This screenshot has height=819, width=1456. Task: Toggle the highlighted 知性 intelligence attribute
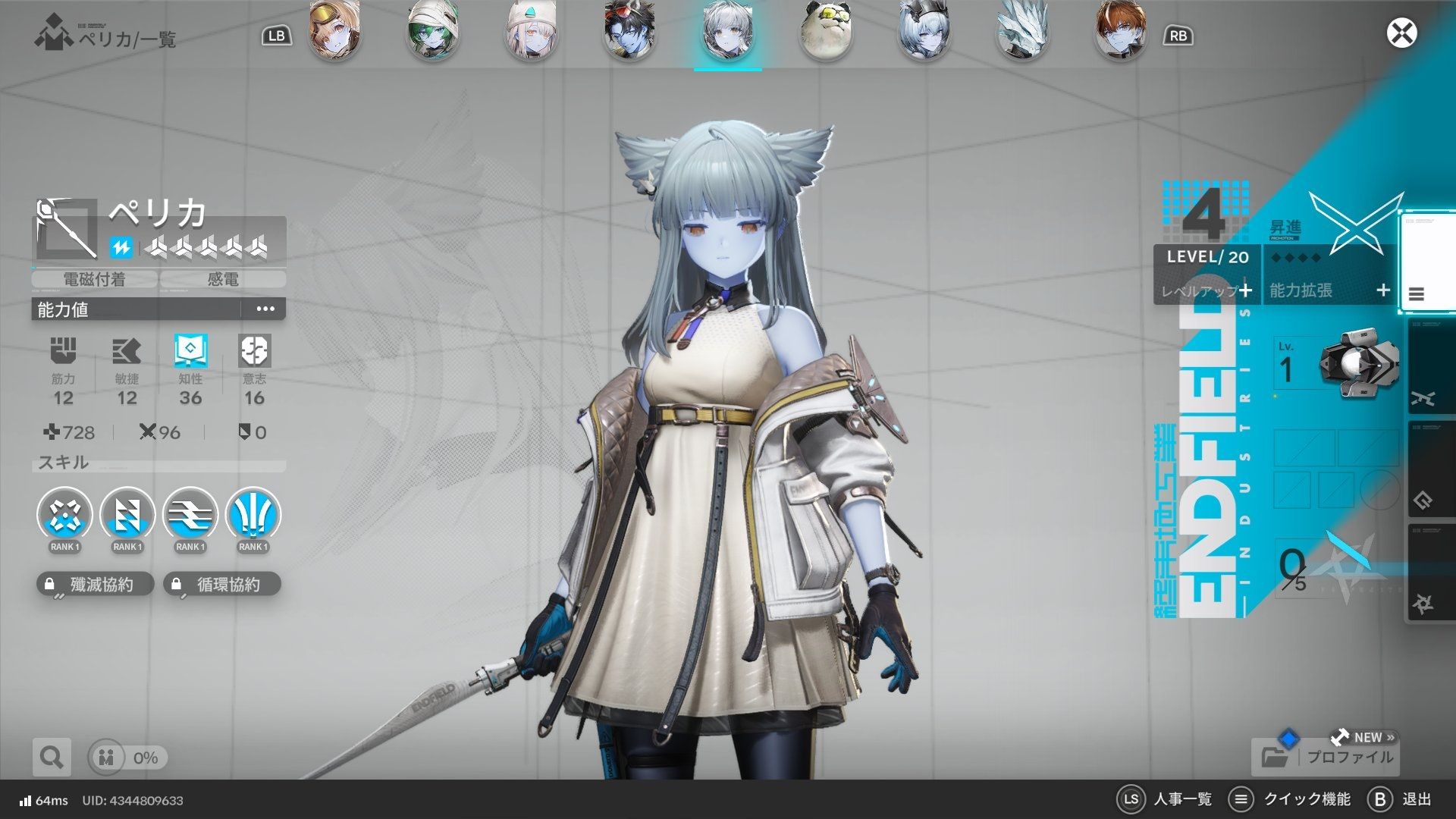tap(190, 350)
